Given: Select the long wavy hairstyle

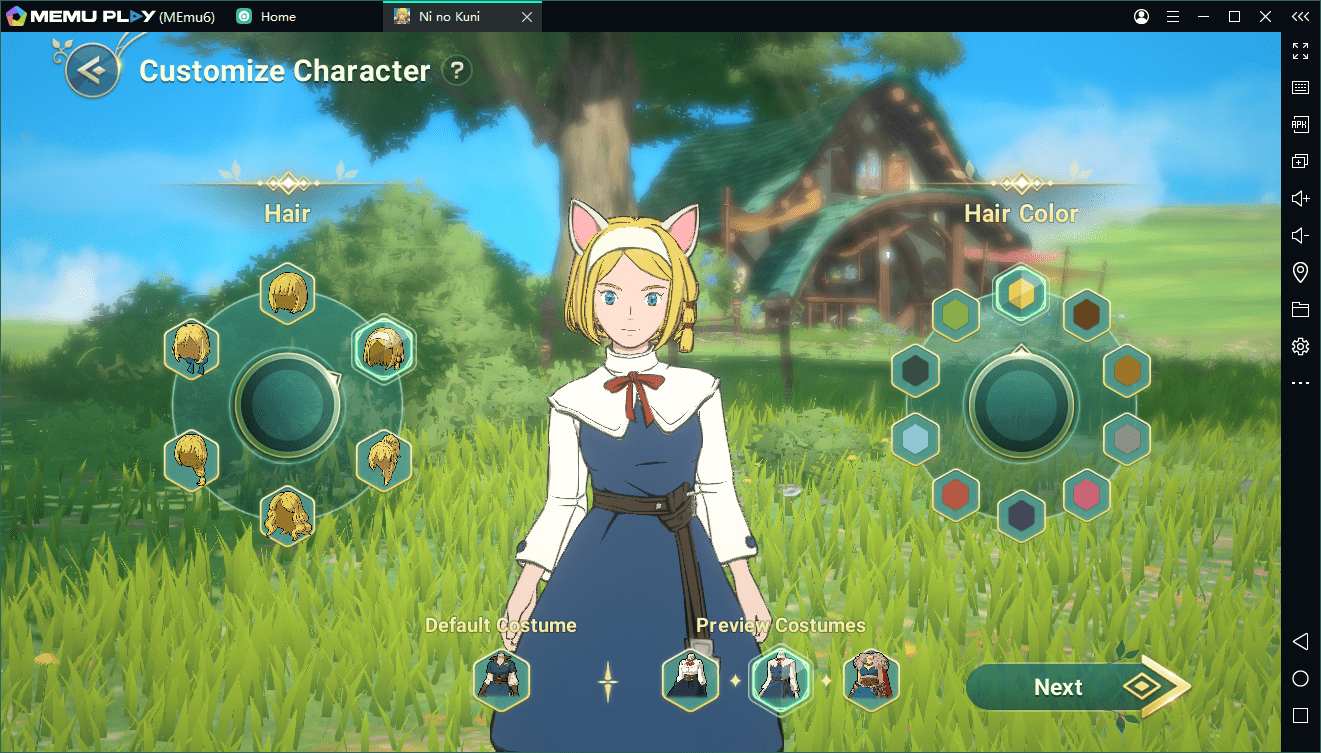Looking at the screenshot, I should 288,516.
